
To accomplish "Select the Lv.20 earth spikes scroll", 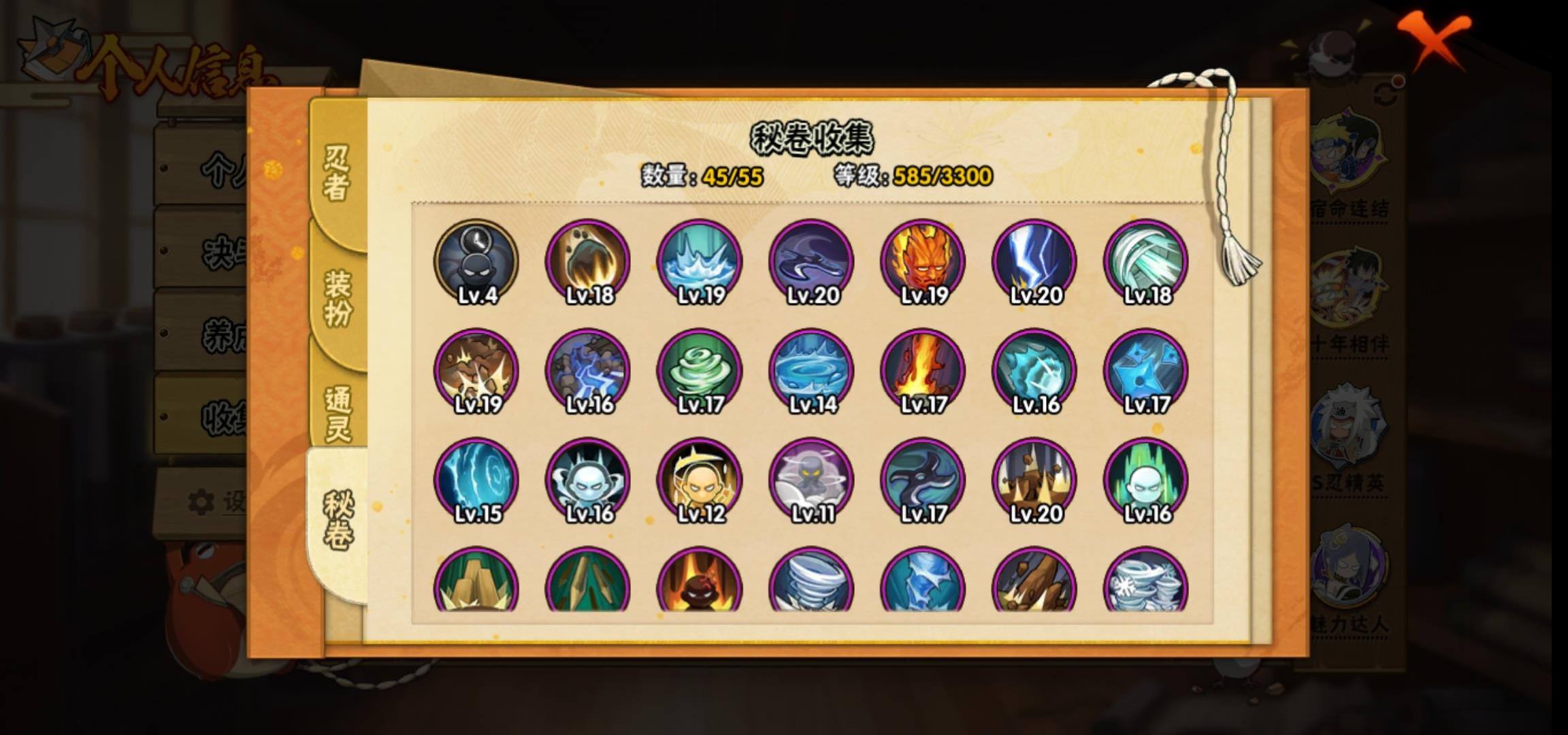I will click(1034, 480).
